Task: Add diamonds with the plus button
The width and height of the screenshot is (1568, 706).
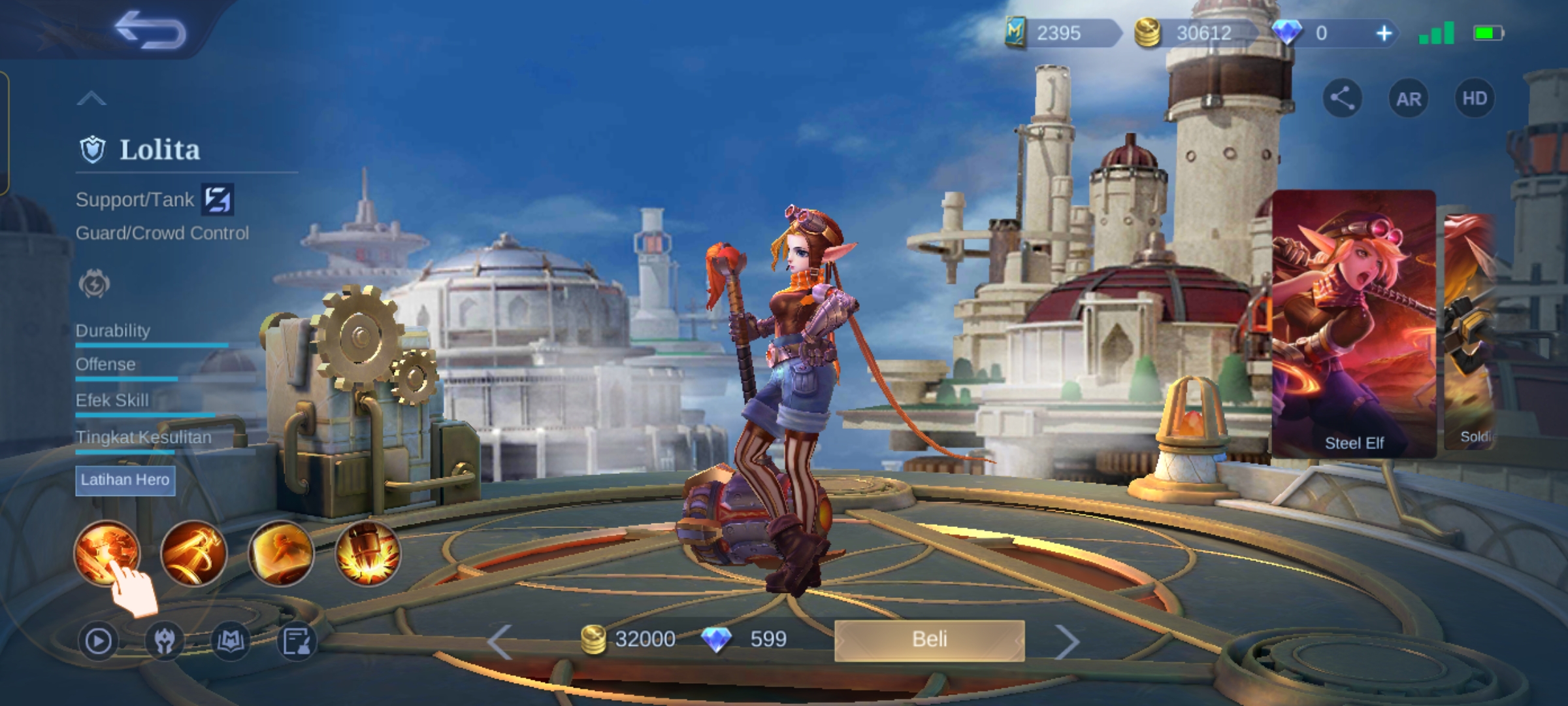Action: point(1384,33)
